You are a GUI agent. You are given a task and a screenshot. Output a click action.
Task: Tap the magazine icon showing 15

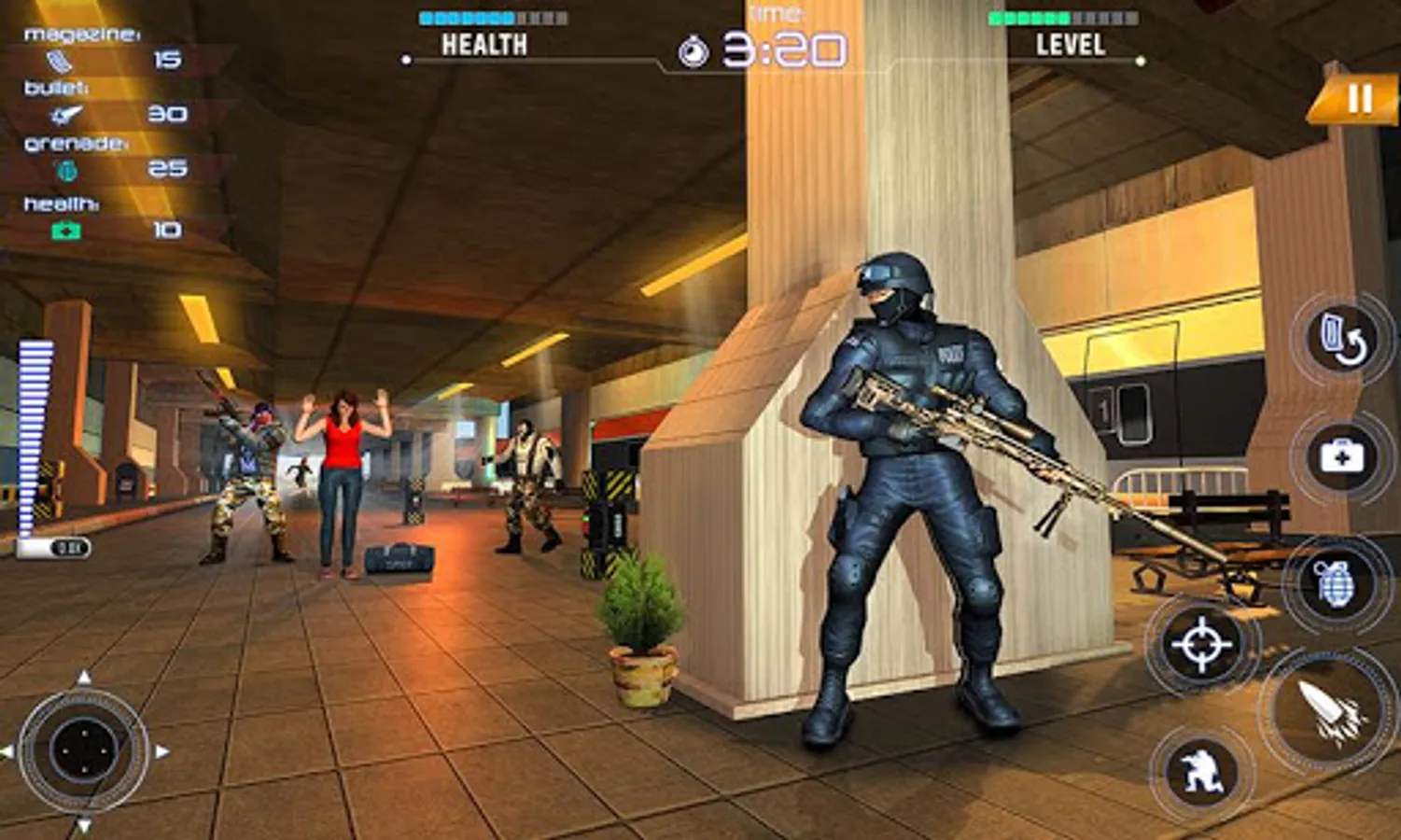pos(59,60)
